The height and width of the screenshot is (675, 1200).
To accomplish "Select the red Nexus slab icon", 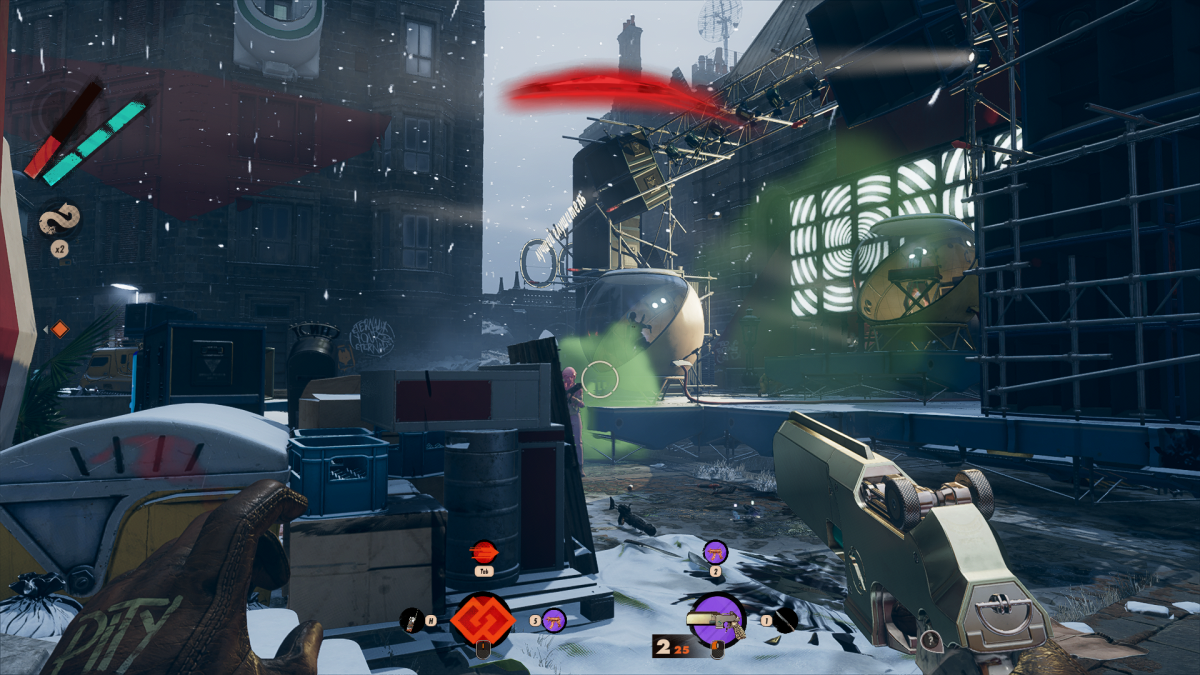I will 482,620.
